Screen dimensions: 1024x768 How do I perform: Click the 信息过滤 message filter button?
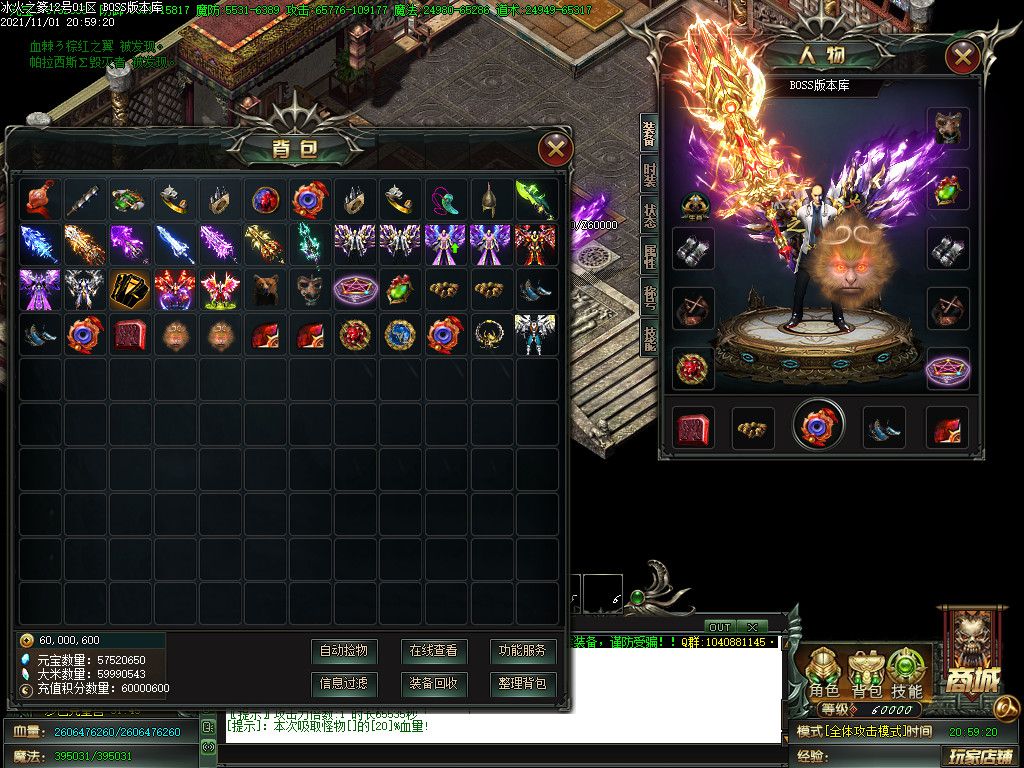[x=343, y=684]
